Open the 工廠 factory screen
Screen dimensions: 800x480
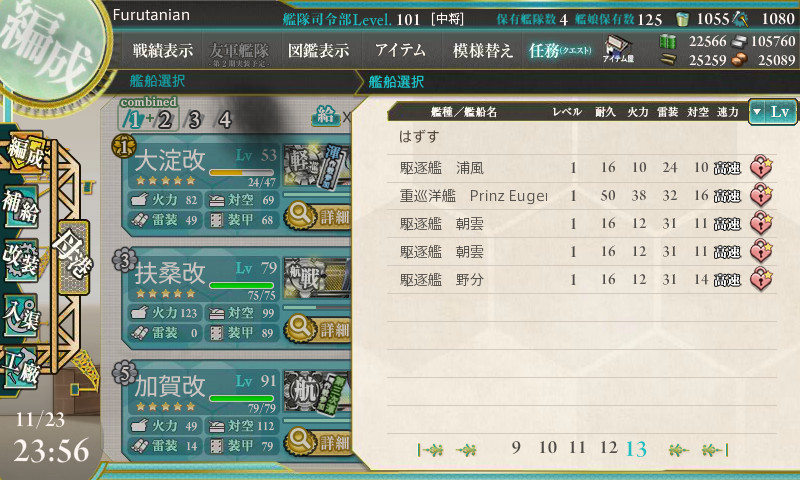pos(24,366)
